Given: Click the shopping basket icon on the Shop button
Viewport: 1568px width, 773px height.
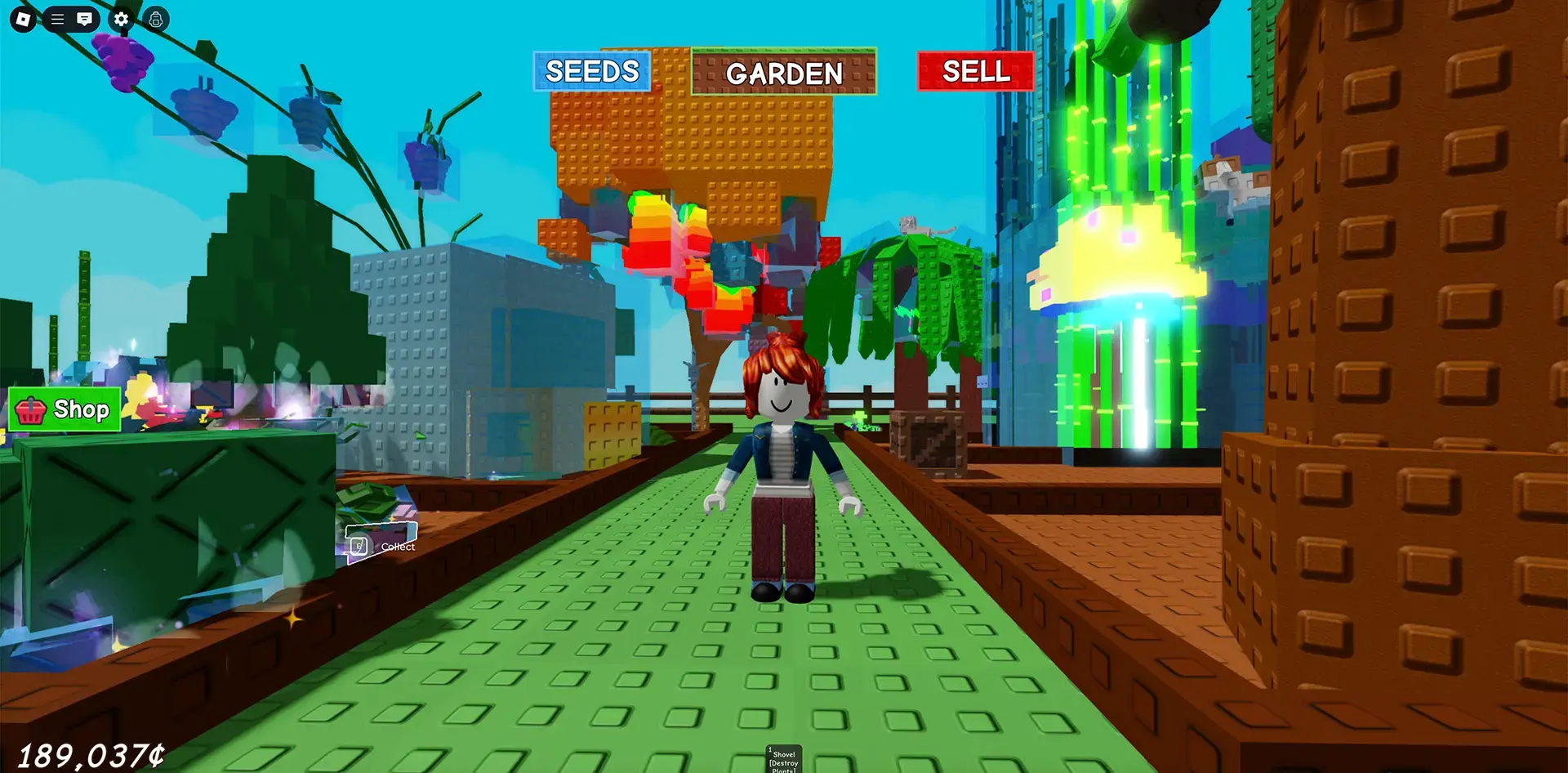Looking at the screenshot, I should pyautogui.click(x=29, y=409).
